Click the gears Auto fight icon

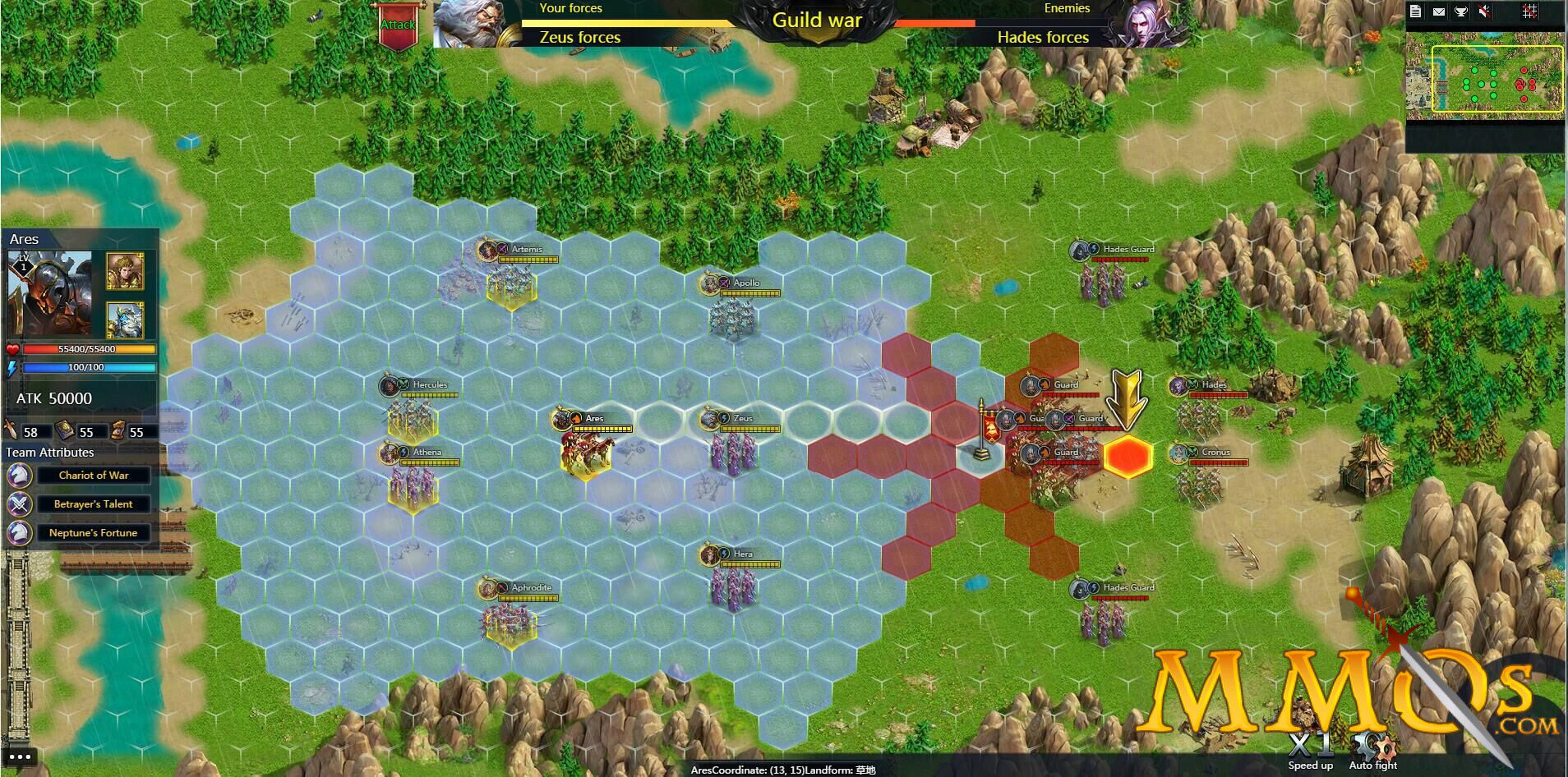point(1372,746)
